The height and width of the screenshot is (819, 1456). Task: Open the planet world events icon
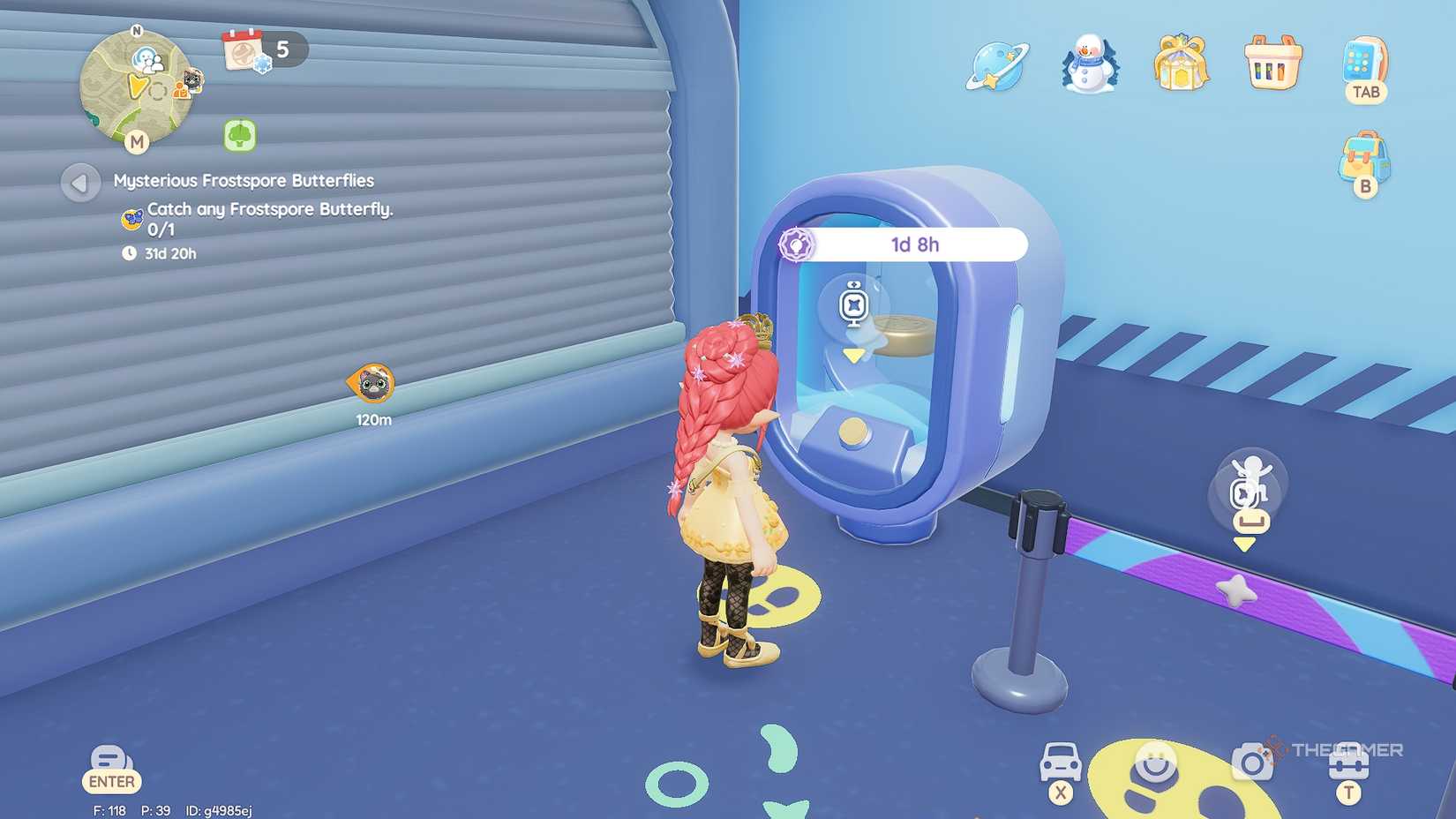coord(995,66)
